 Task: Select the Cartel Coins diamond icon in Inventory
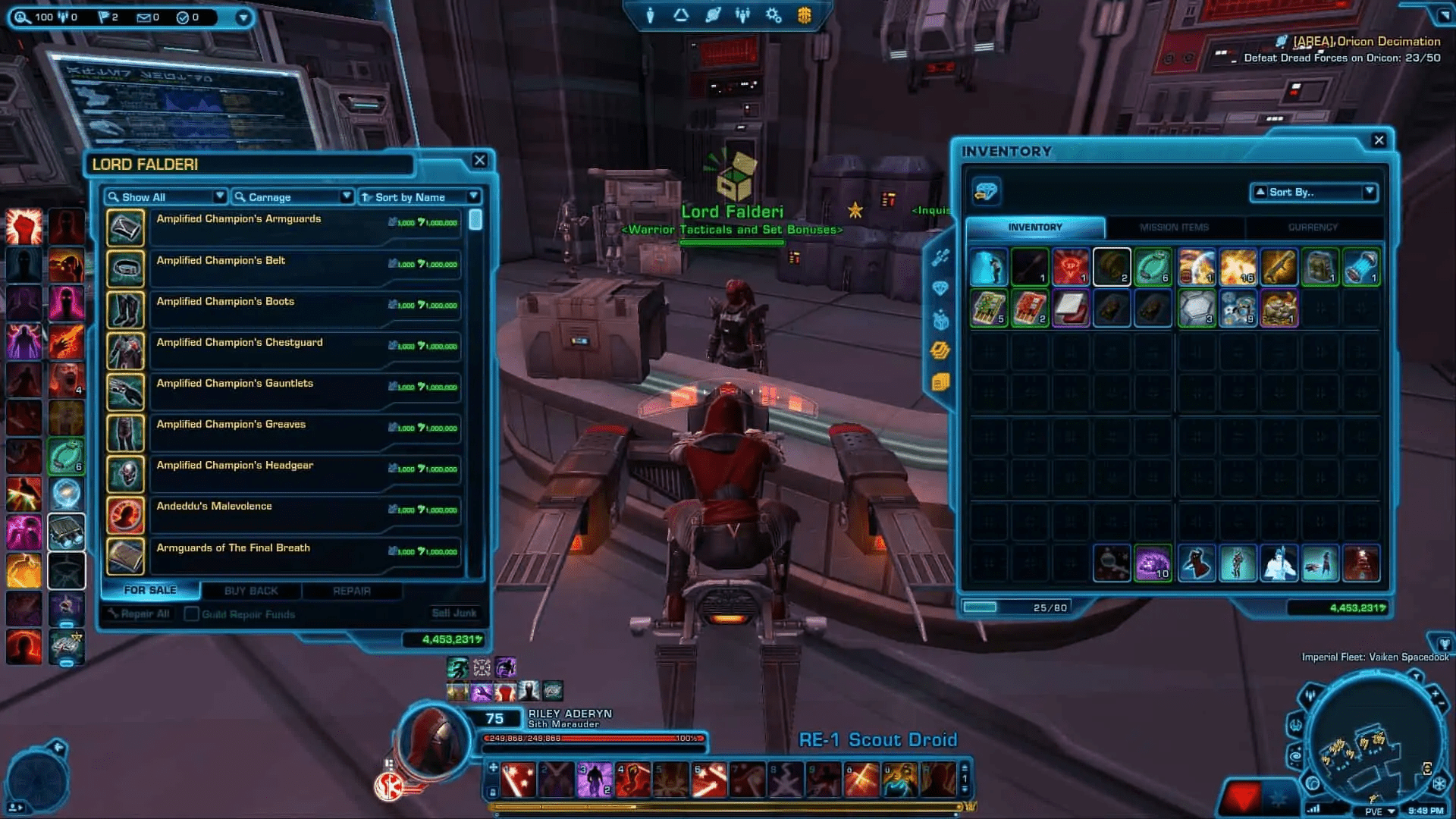pos(986,192)
